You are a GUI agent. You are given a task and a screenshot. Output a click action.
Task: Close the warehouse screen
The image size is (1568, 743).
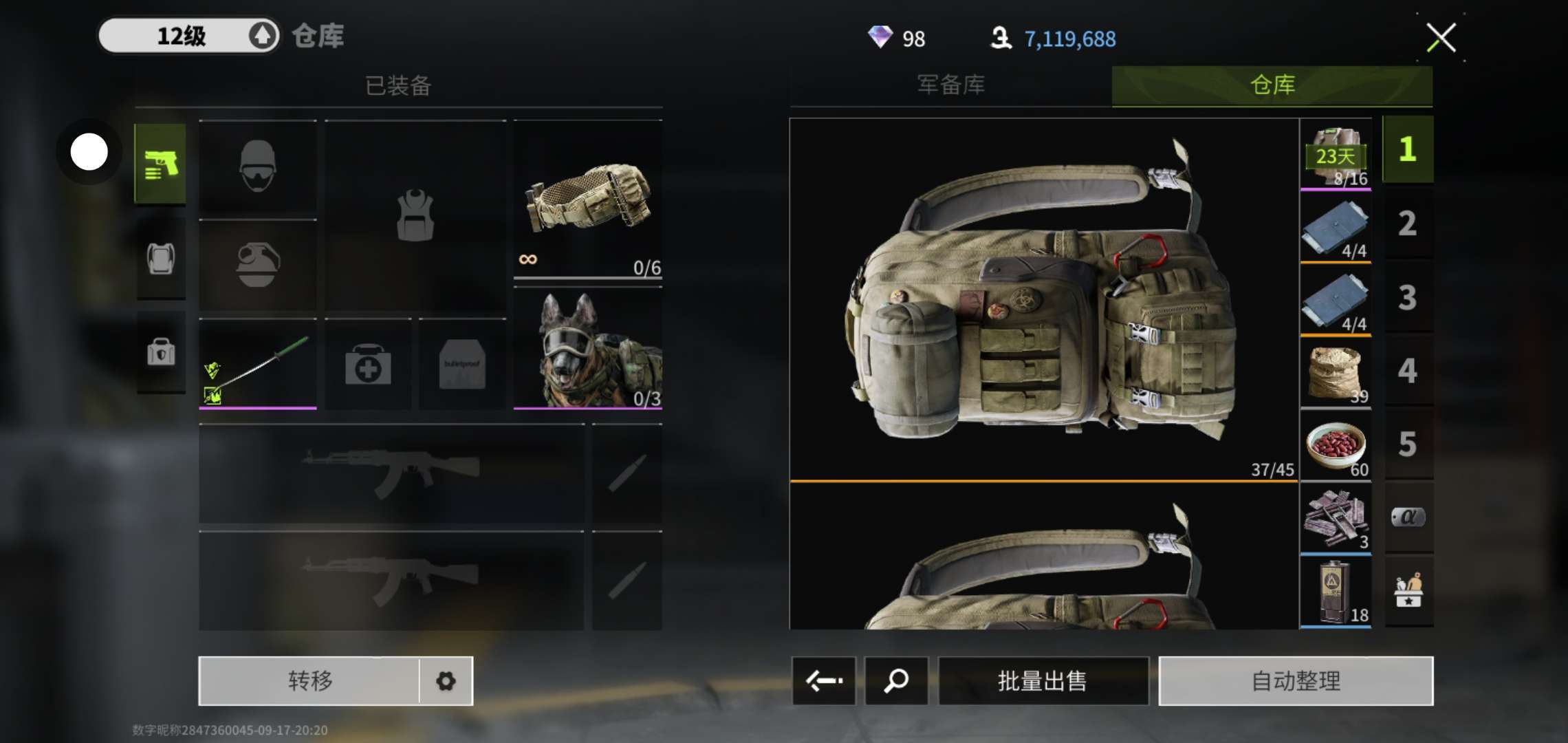1441,38
